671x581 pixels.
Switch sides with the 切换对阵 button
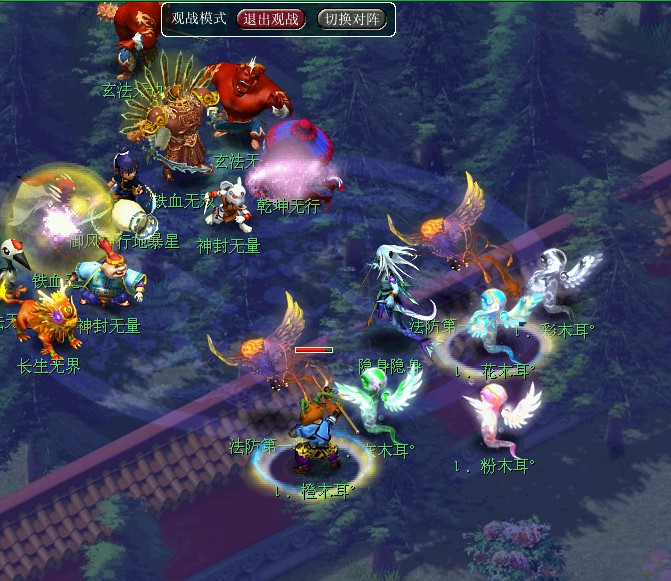353,19
